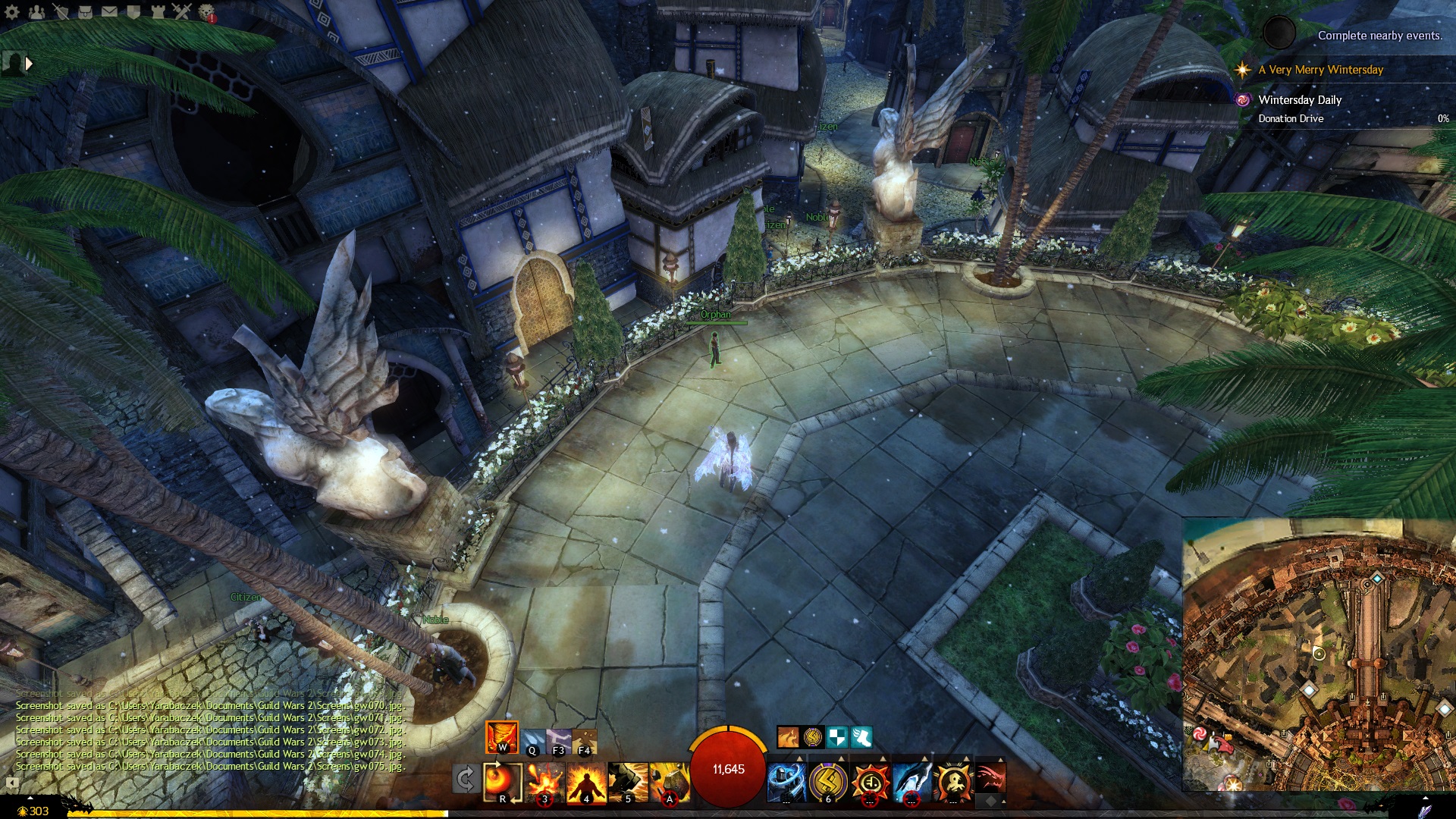
Task: Open the mail envelope icon
Action: click(109, 11)
